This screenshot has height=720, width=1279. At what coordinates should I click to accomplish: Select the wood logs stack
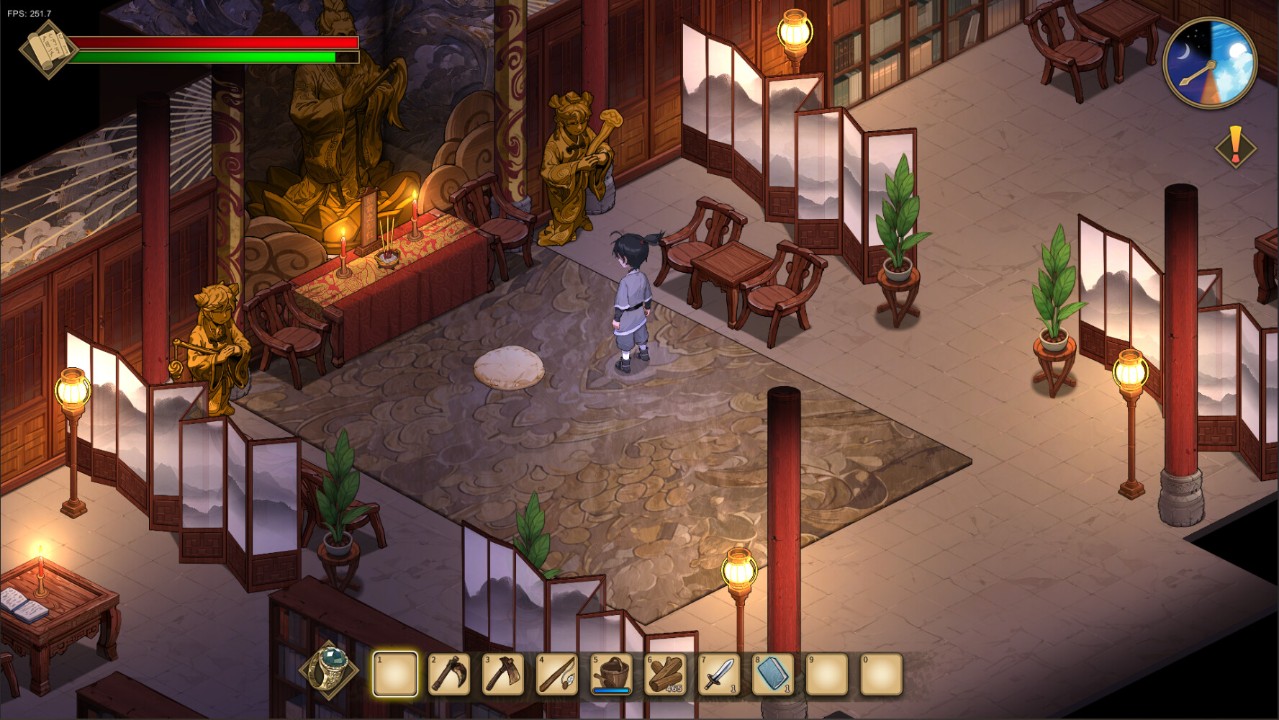pyautogui.click(x=665, y=674)
